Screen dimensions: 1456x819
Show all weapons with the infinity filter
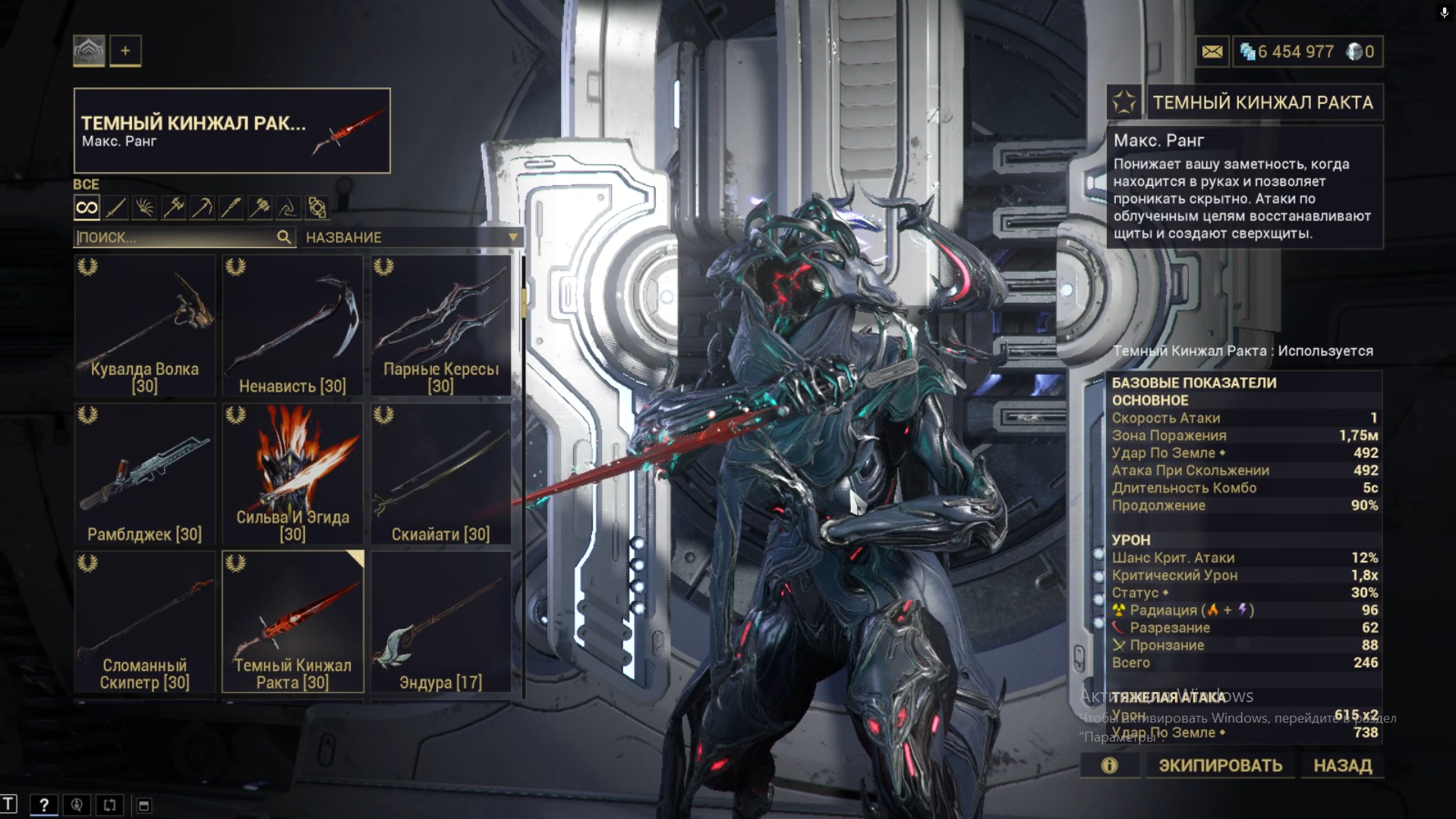click(87, 207)
